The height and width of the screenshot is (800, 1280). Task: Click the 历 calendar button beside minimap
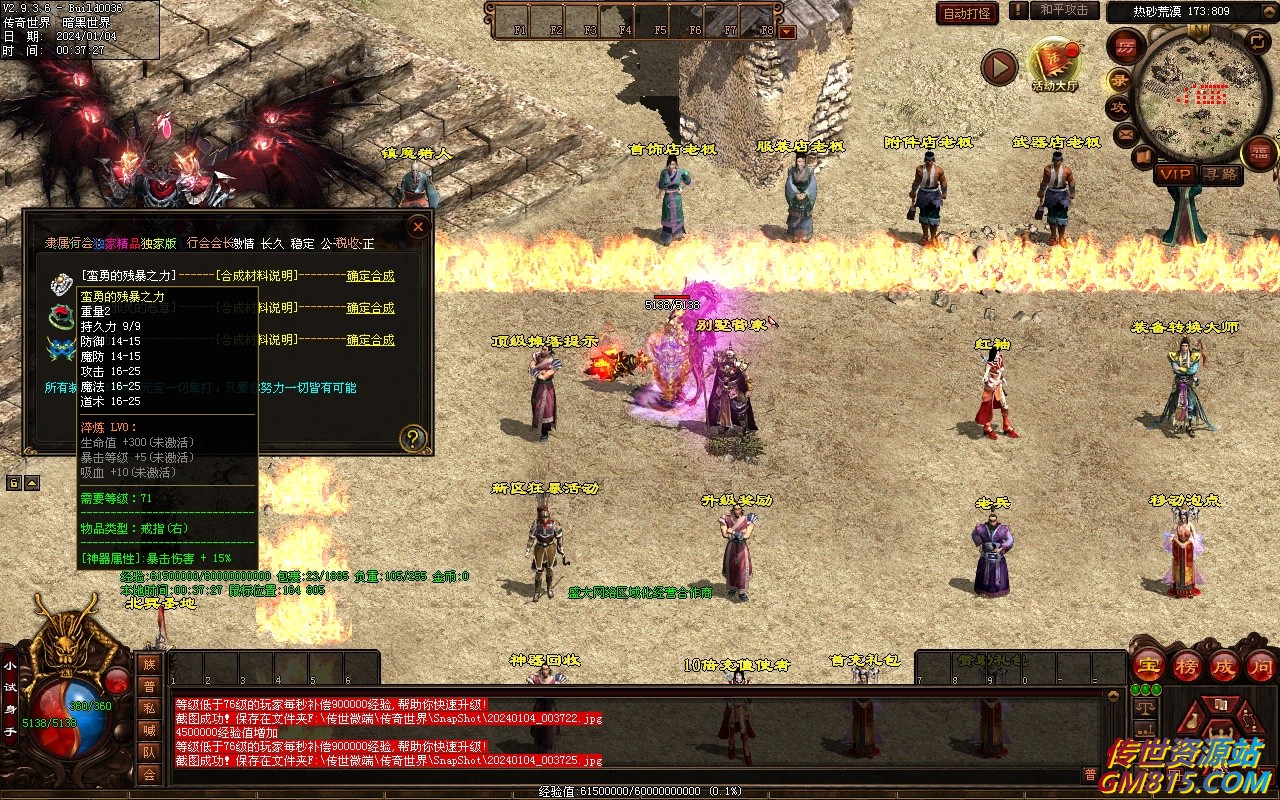[1126, 47]
